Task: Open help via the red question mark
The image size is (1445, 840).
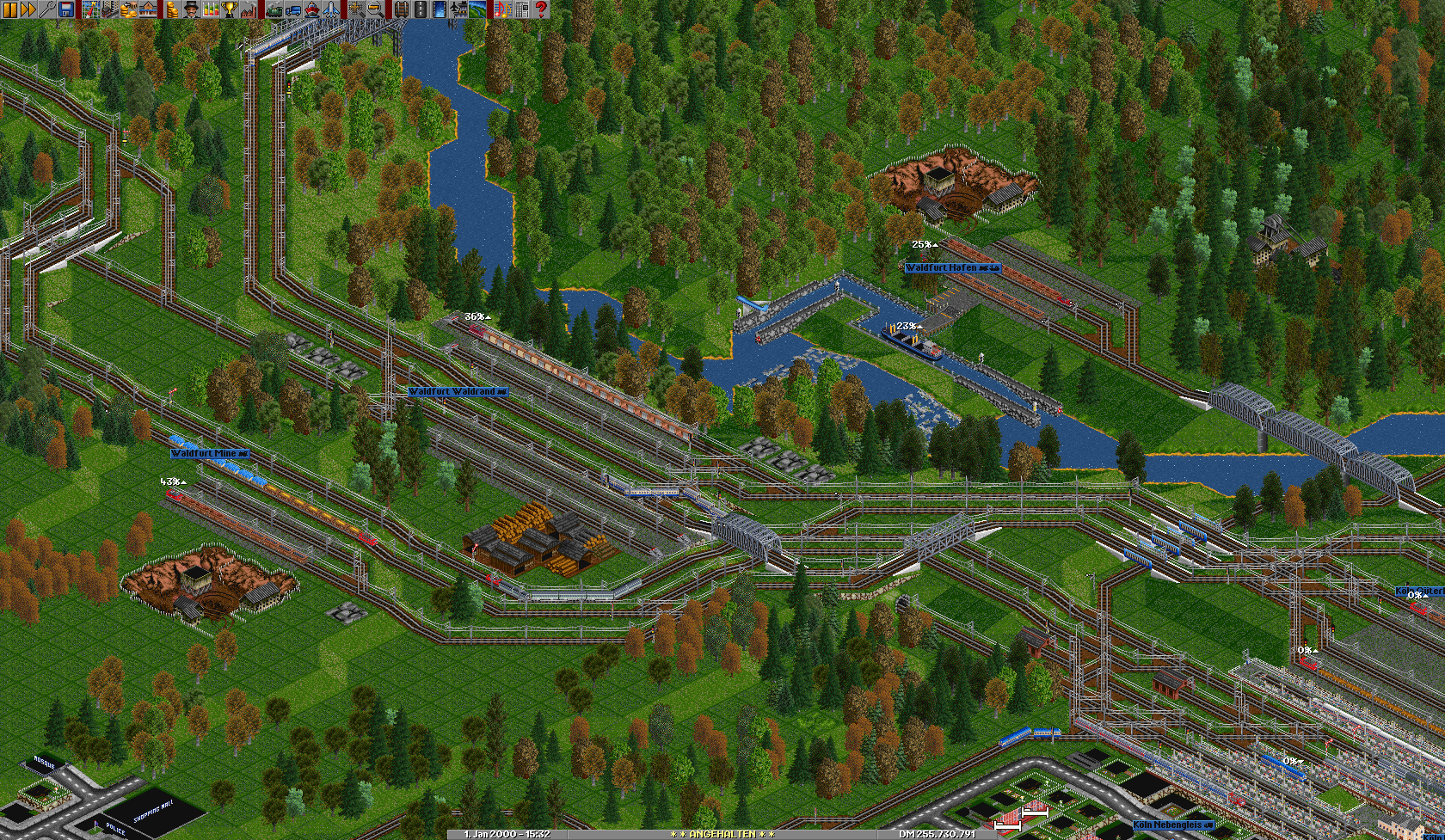Action: [x=541, y=9]
